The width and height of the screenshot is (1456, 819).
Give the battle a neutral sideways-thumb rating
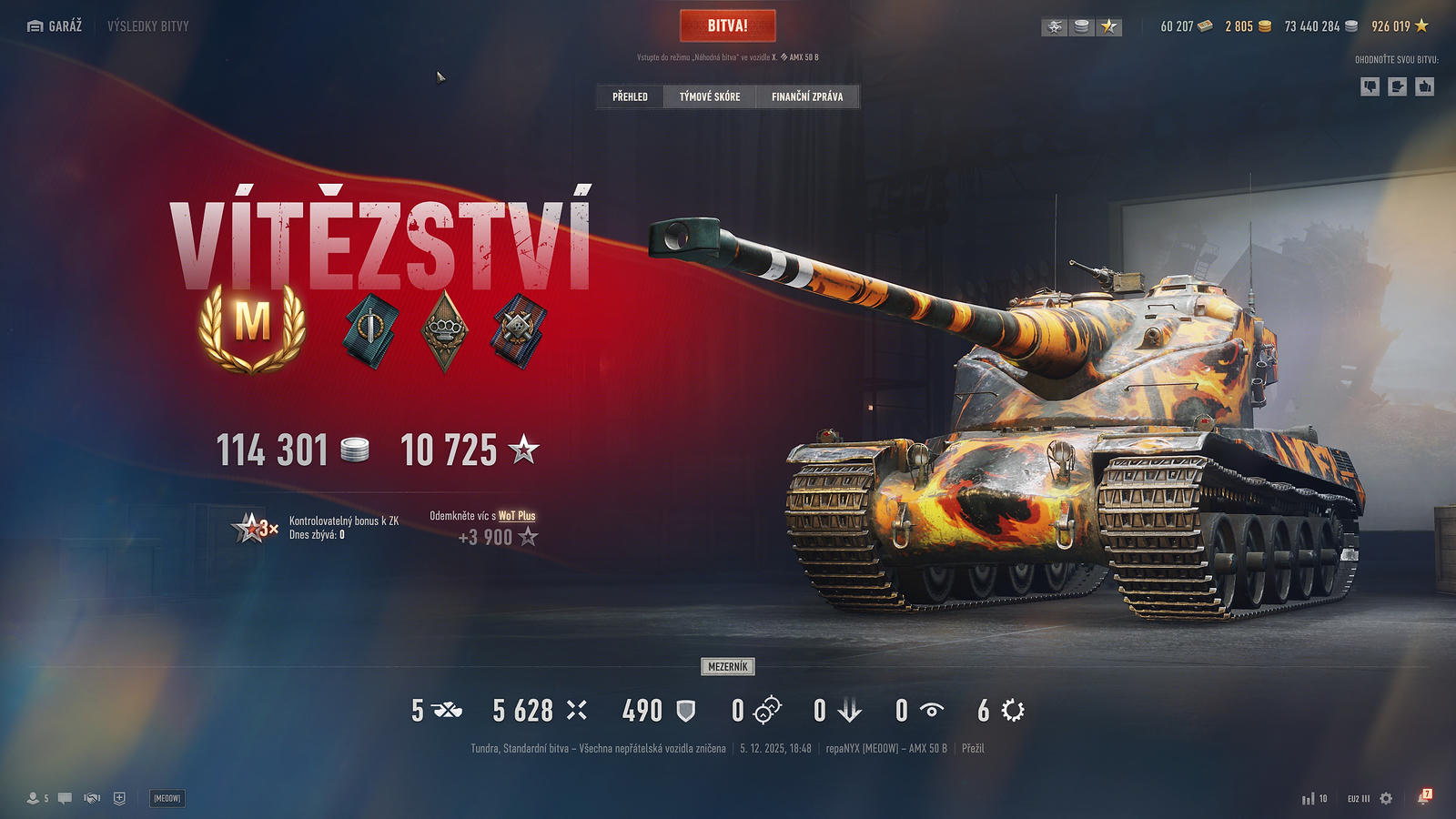(1398, 86)
